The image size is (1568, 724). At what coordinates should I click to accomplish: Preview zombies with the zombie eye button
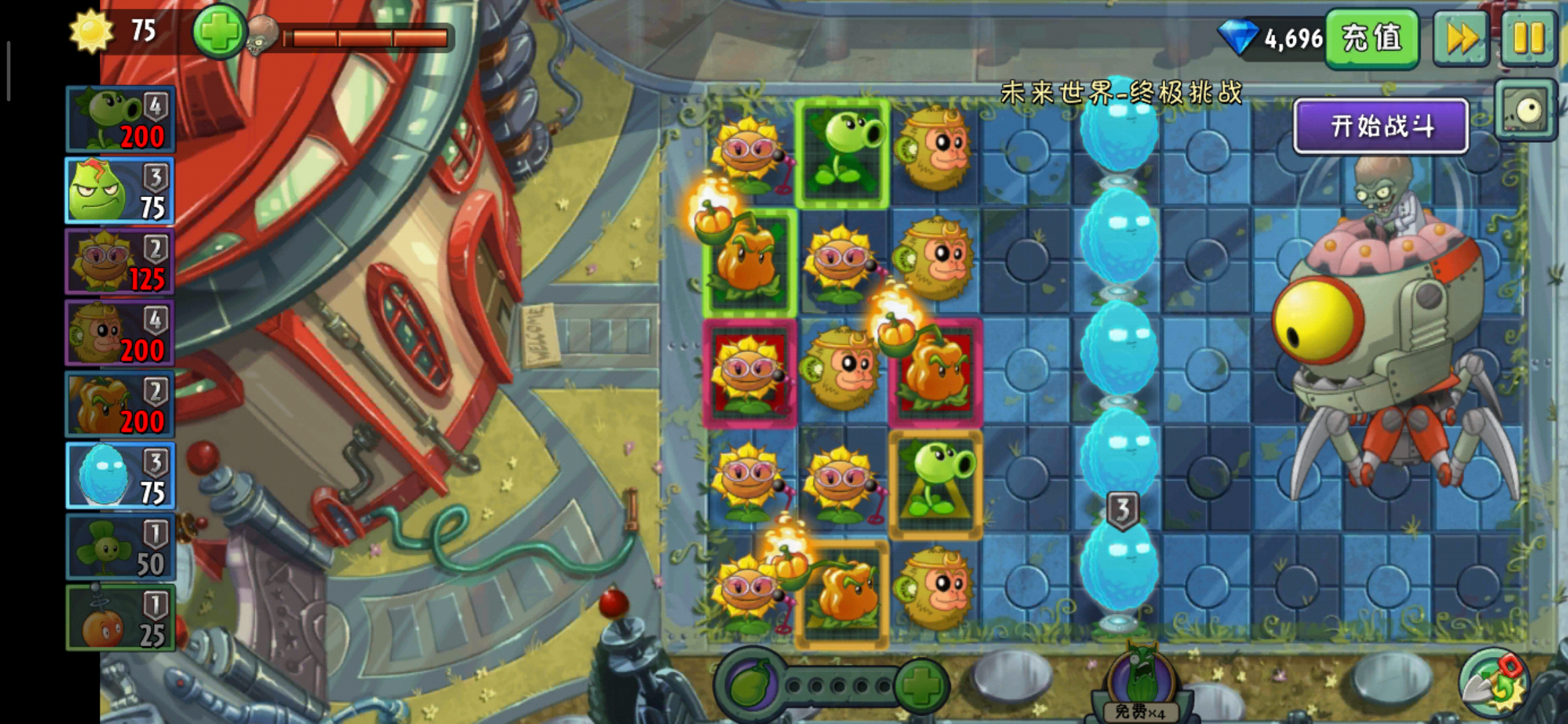coord(1525,111)
